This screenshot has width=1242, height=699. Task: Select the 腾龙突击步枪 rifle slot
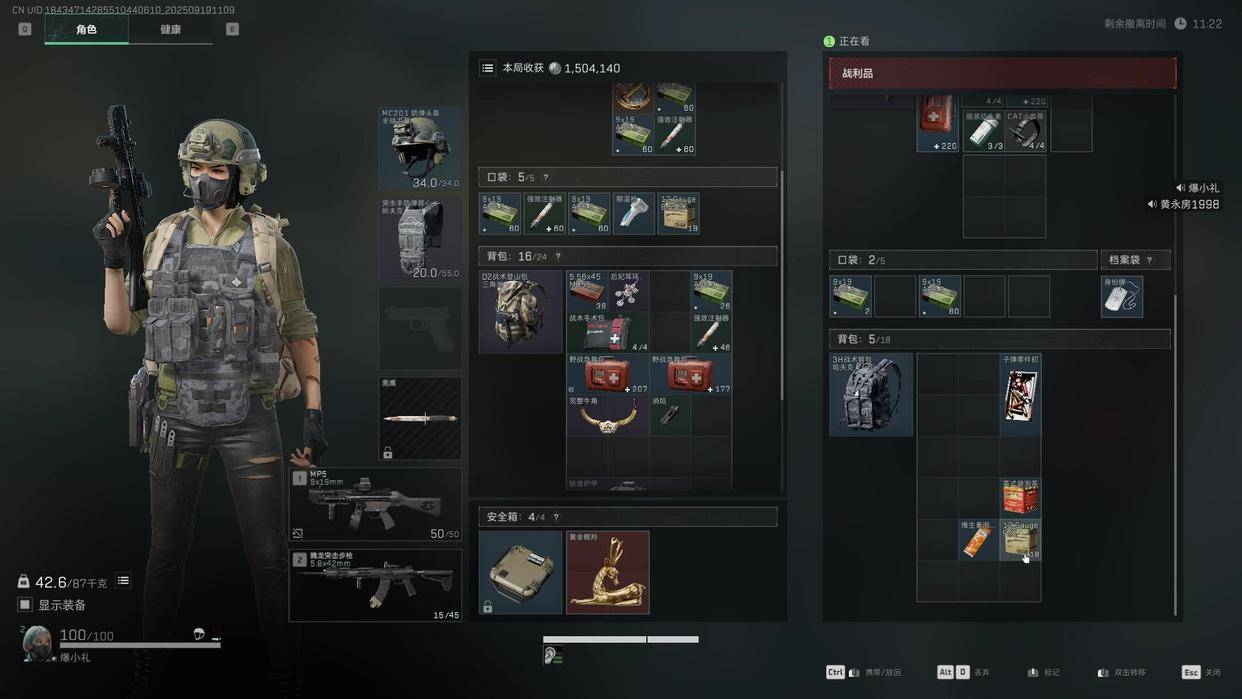coord(375,585)
